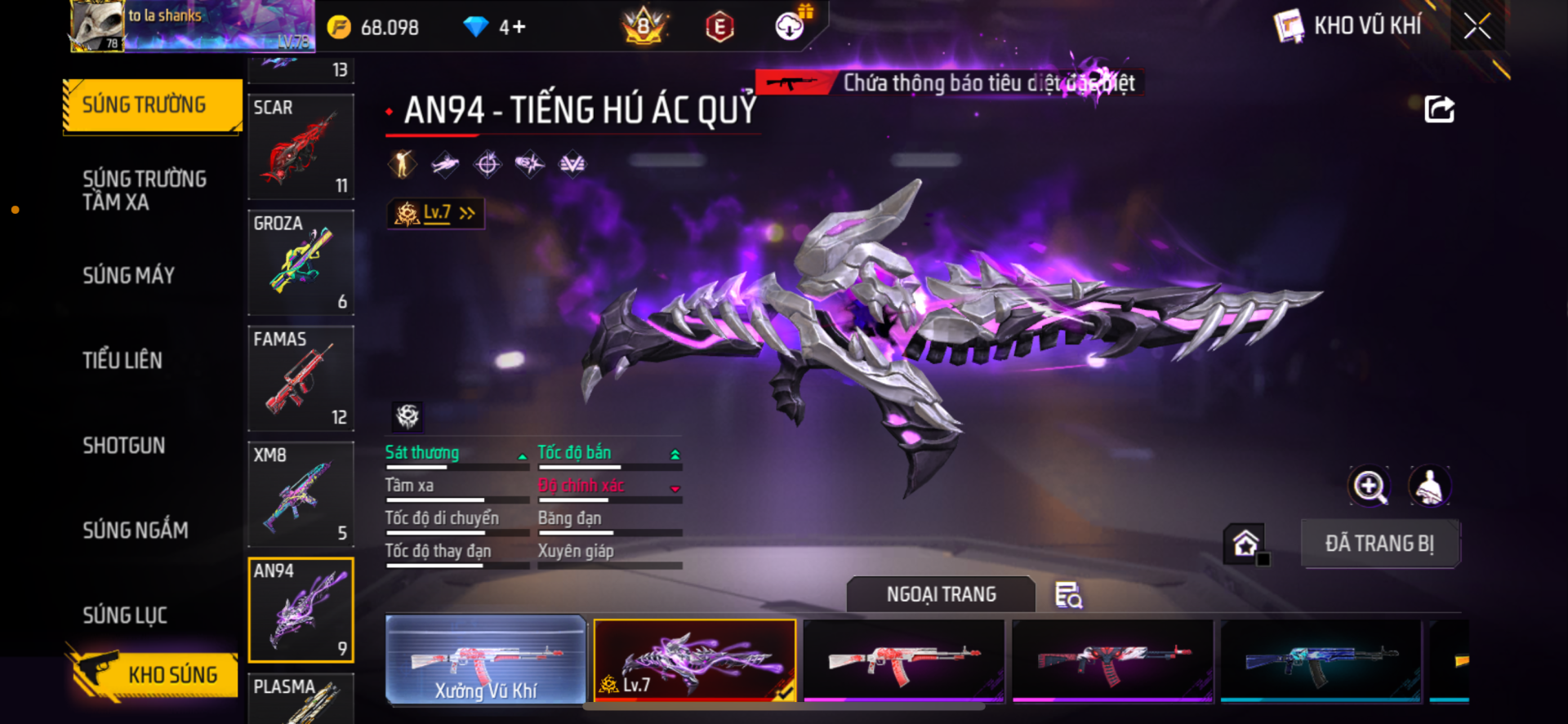The image size is (1568, 724).
Task: Select the FAMAS weapon tile
Action: point(301,379)
